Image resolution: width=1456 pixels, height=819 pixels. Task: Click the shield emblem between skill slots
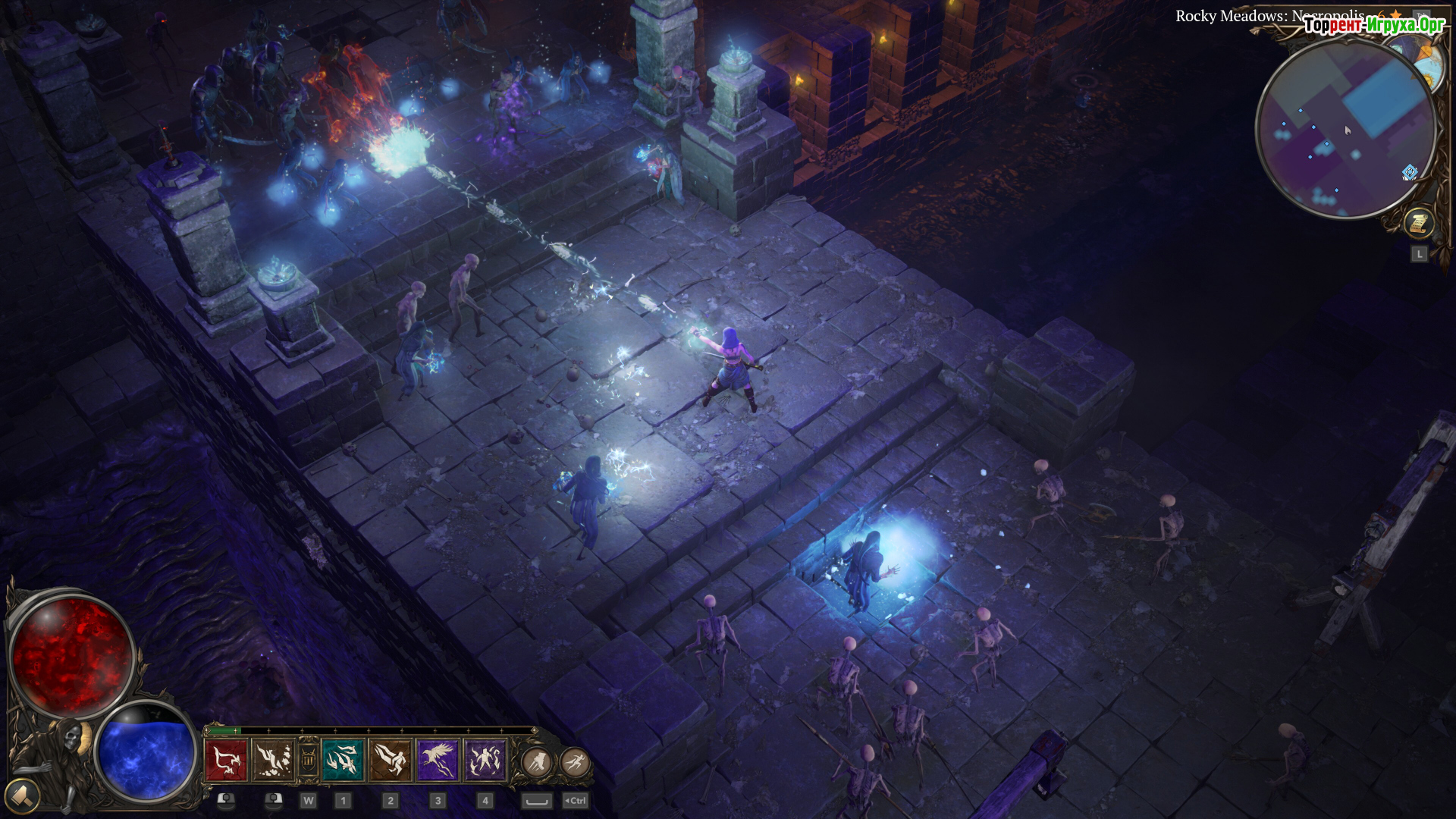pyautogui.click(x=308, y=761)
